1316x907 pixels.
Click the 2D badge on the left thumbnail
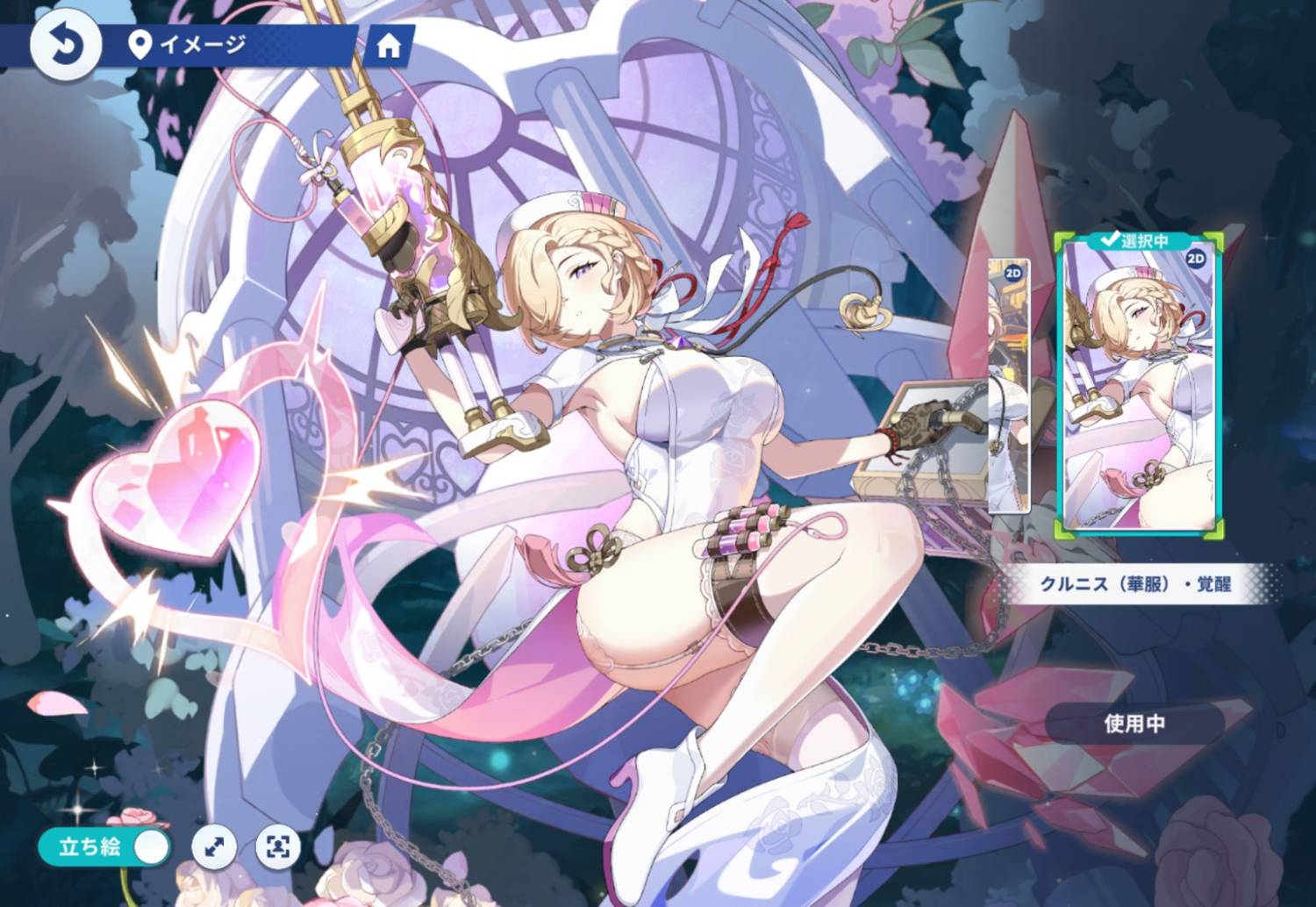(1013, 272)
